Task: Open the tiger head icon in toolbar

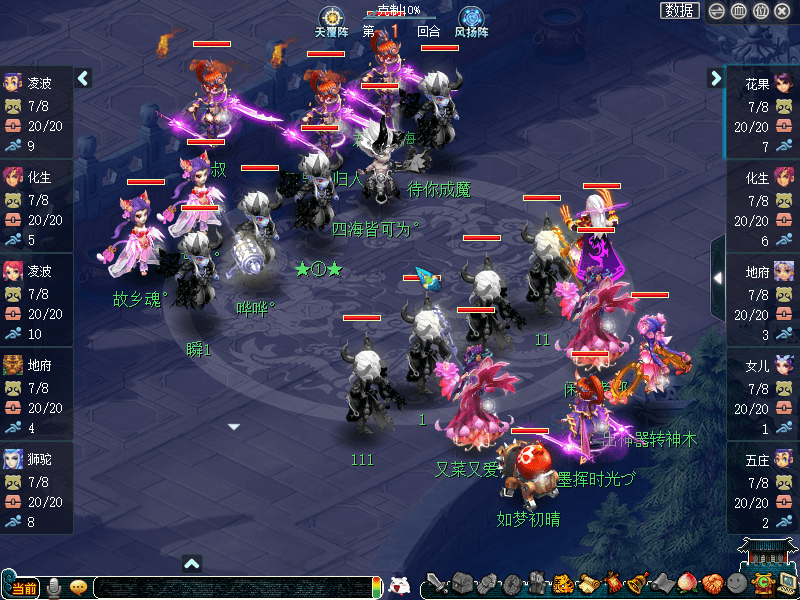Action: [x=563, y=583]
